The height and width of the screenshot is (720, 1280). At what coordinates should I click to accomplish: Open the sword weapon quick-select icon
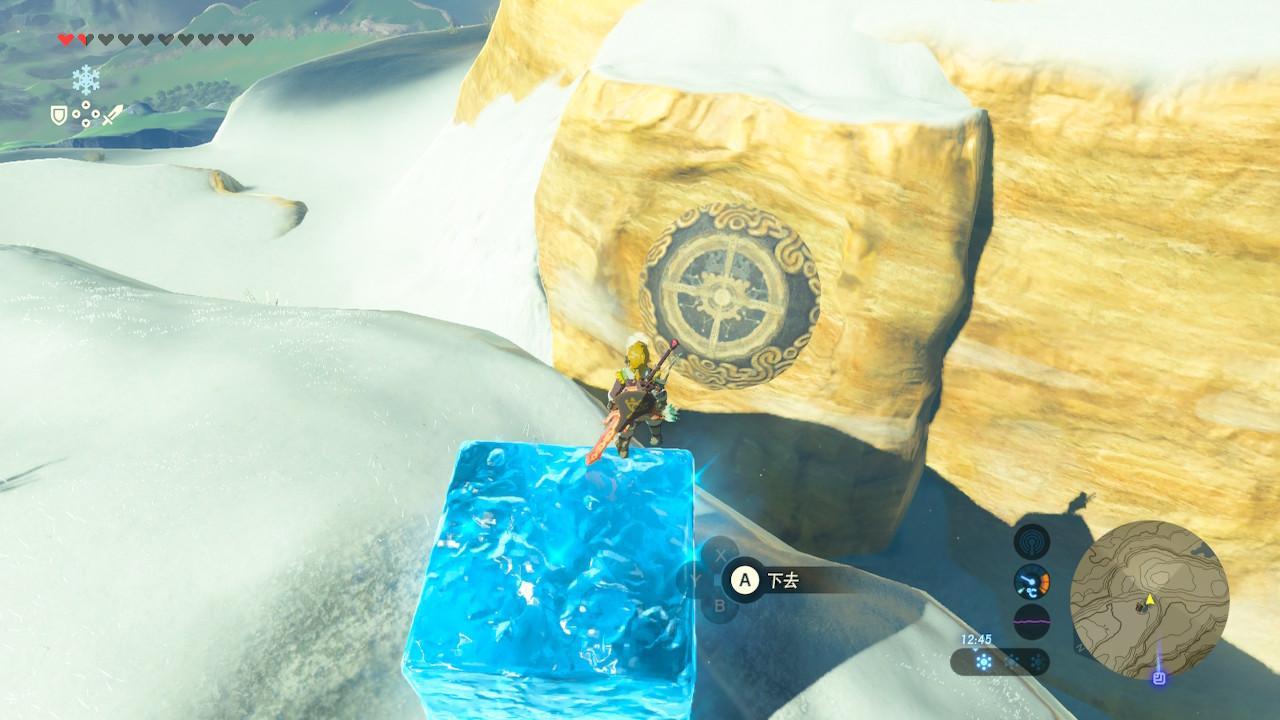click(112, 116)
